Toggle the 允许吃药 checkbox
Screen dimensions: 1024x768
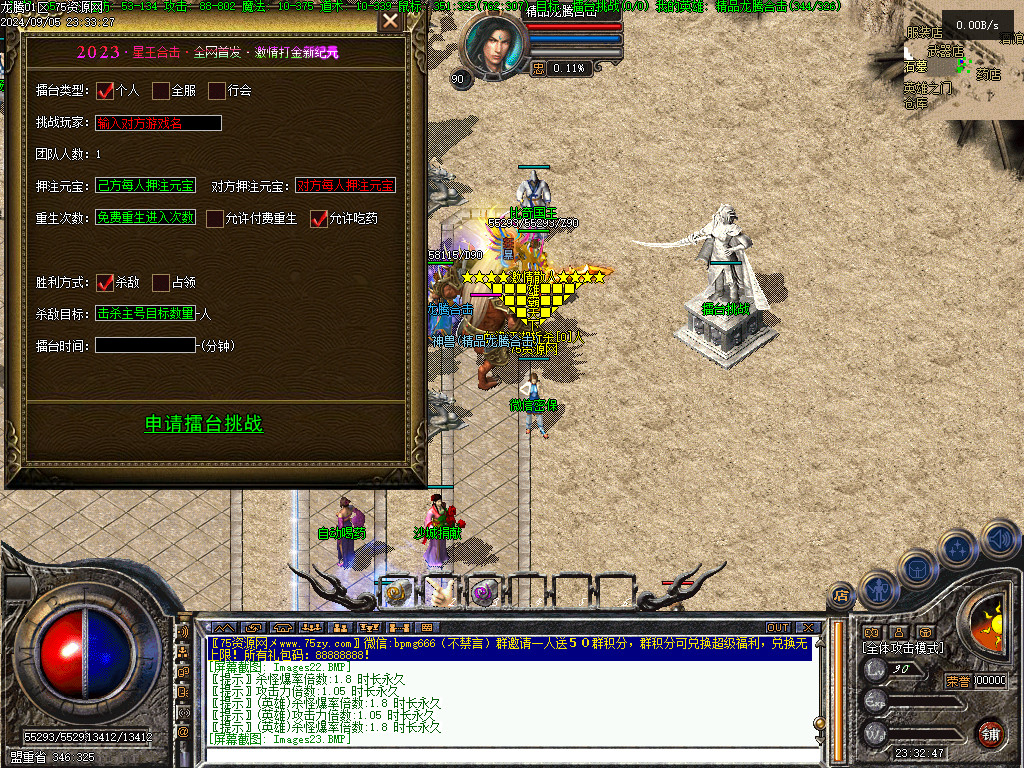[x=319, y=219]
